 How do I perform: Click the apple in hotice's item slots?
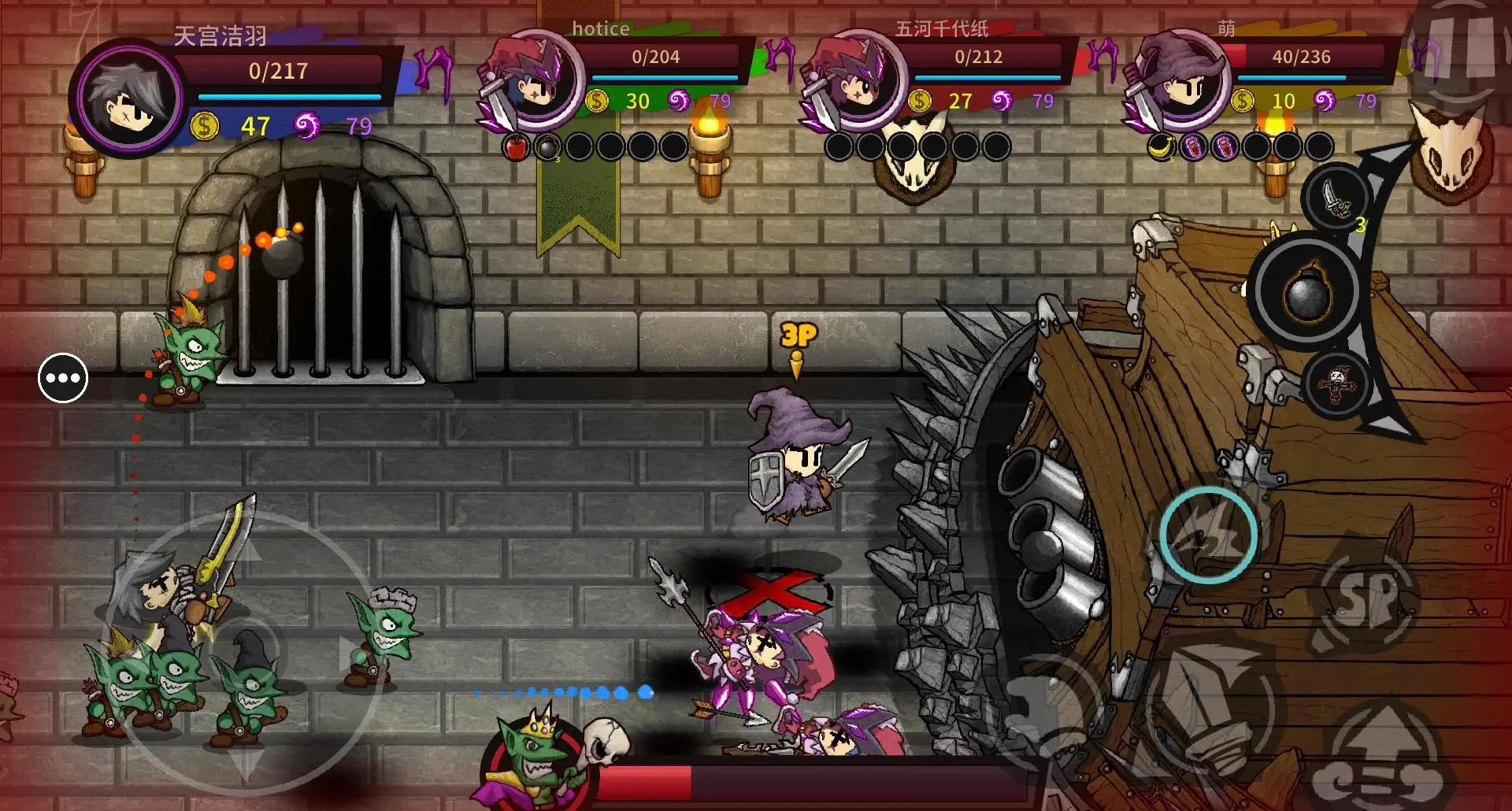(x=516, y=146)
